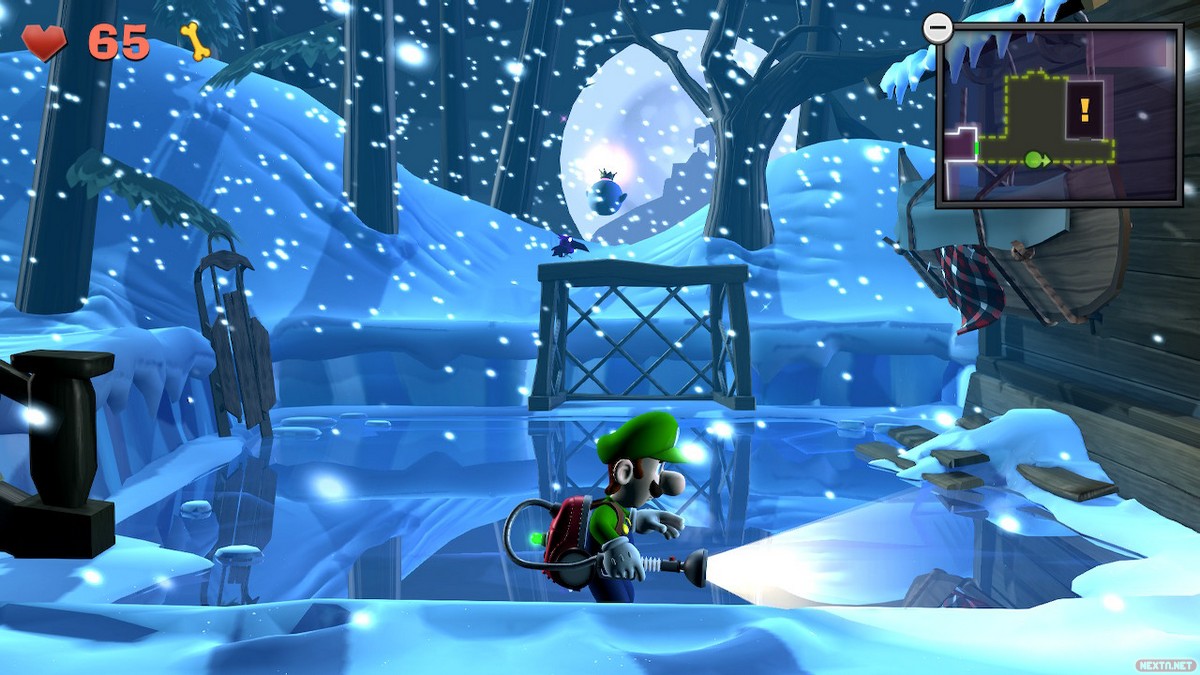Click the minimap in the corner

coord(1059,115)
